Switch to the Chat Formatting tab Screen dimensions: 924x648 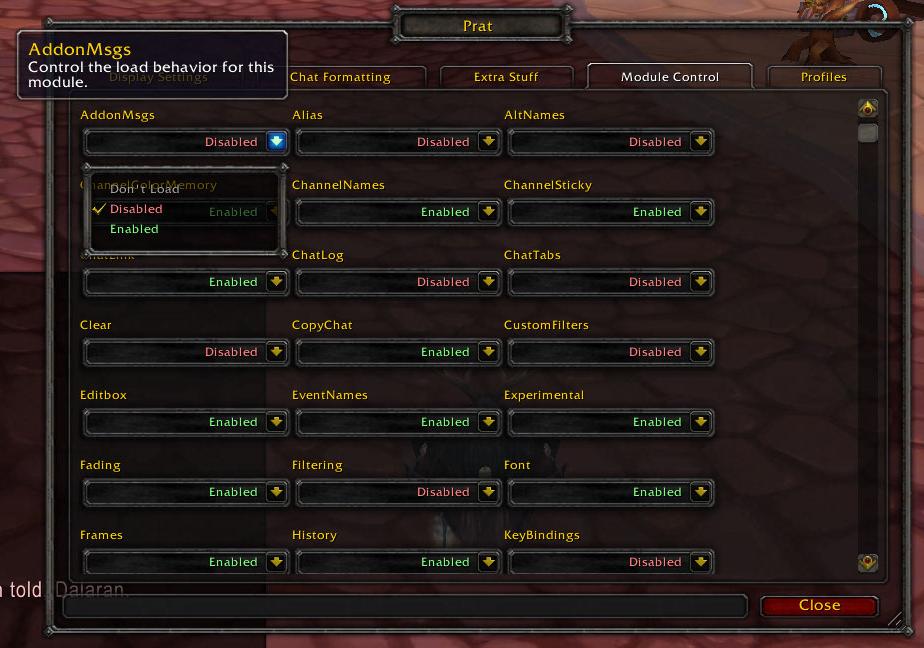point(340,77)
